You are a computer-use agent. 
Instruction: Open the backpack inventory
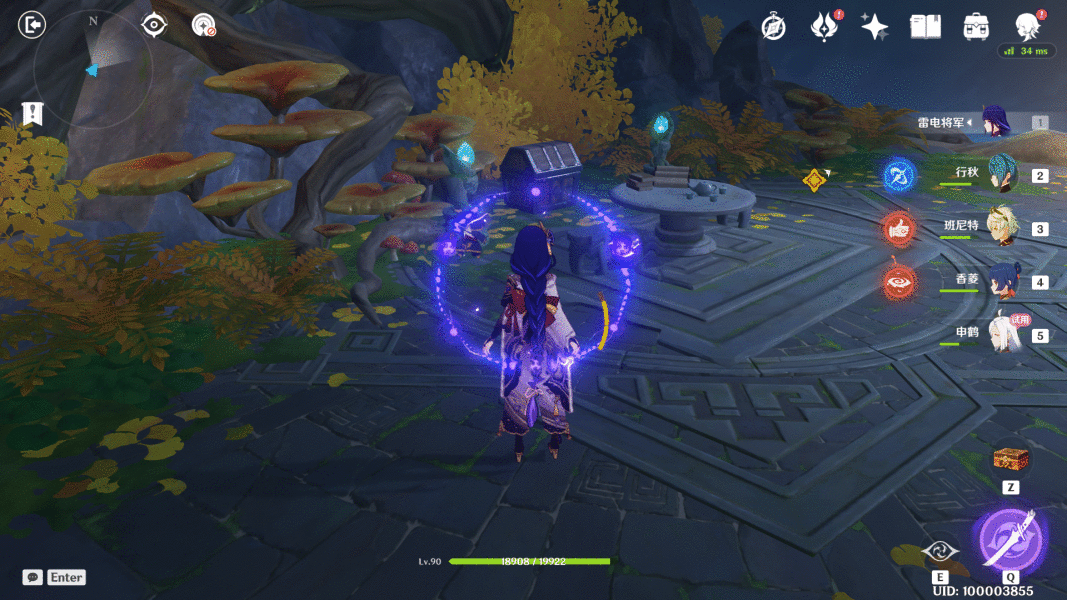(x=976, y=27)
